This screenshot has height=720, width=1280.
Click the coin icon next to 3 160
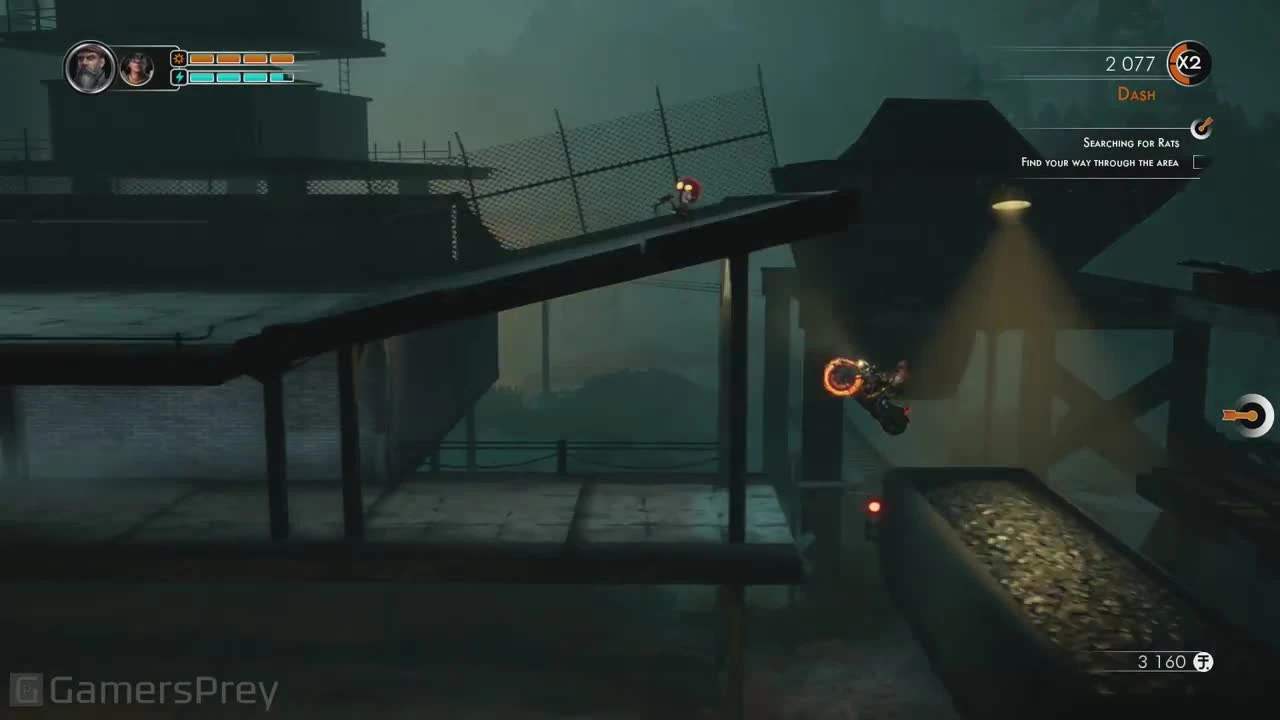click(1202, 662)
